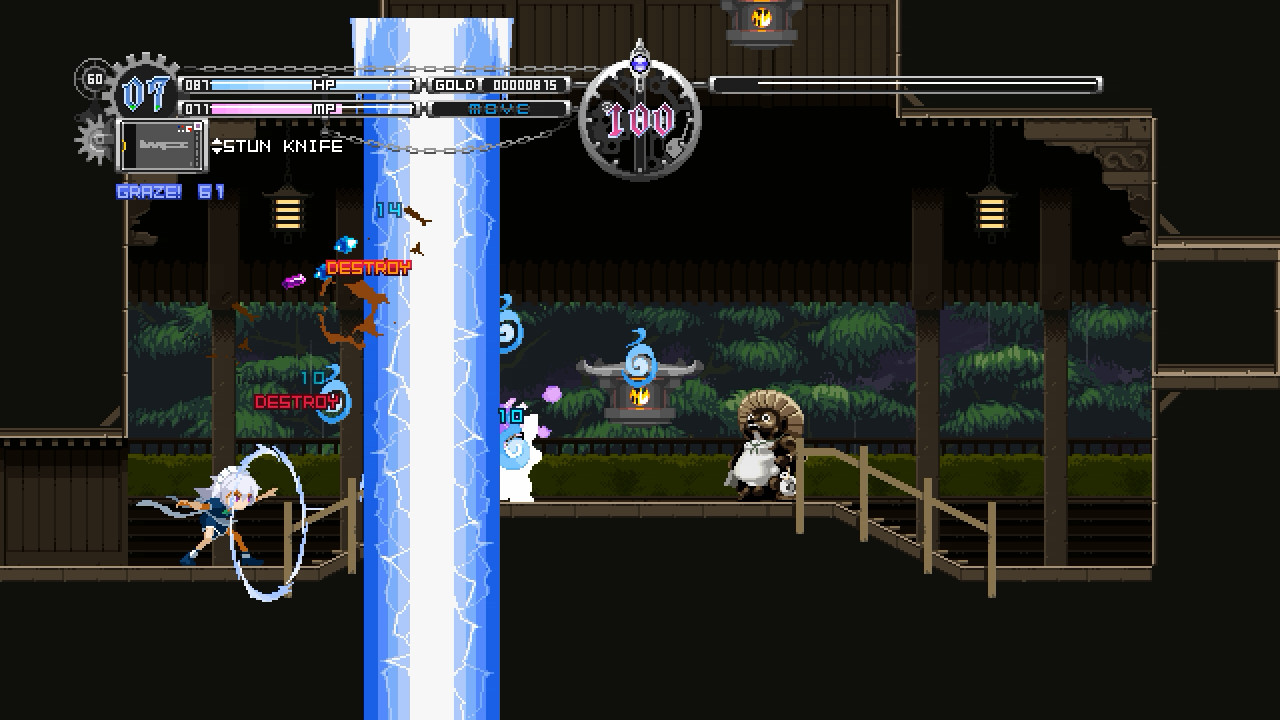Click the gem pickup near DESTROY text
Screen dimensions: 1280x720
tap(347, 243)
